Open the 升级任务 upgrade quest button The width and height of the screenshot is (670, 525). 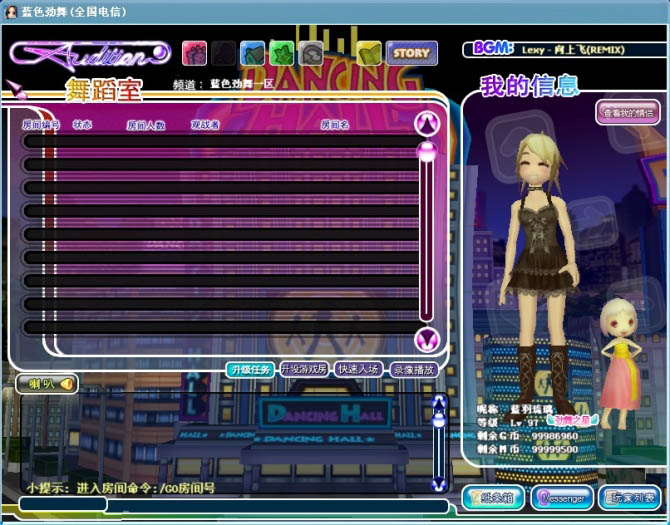tap(249, 369)
